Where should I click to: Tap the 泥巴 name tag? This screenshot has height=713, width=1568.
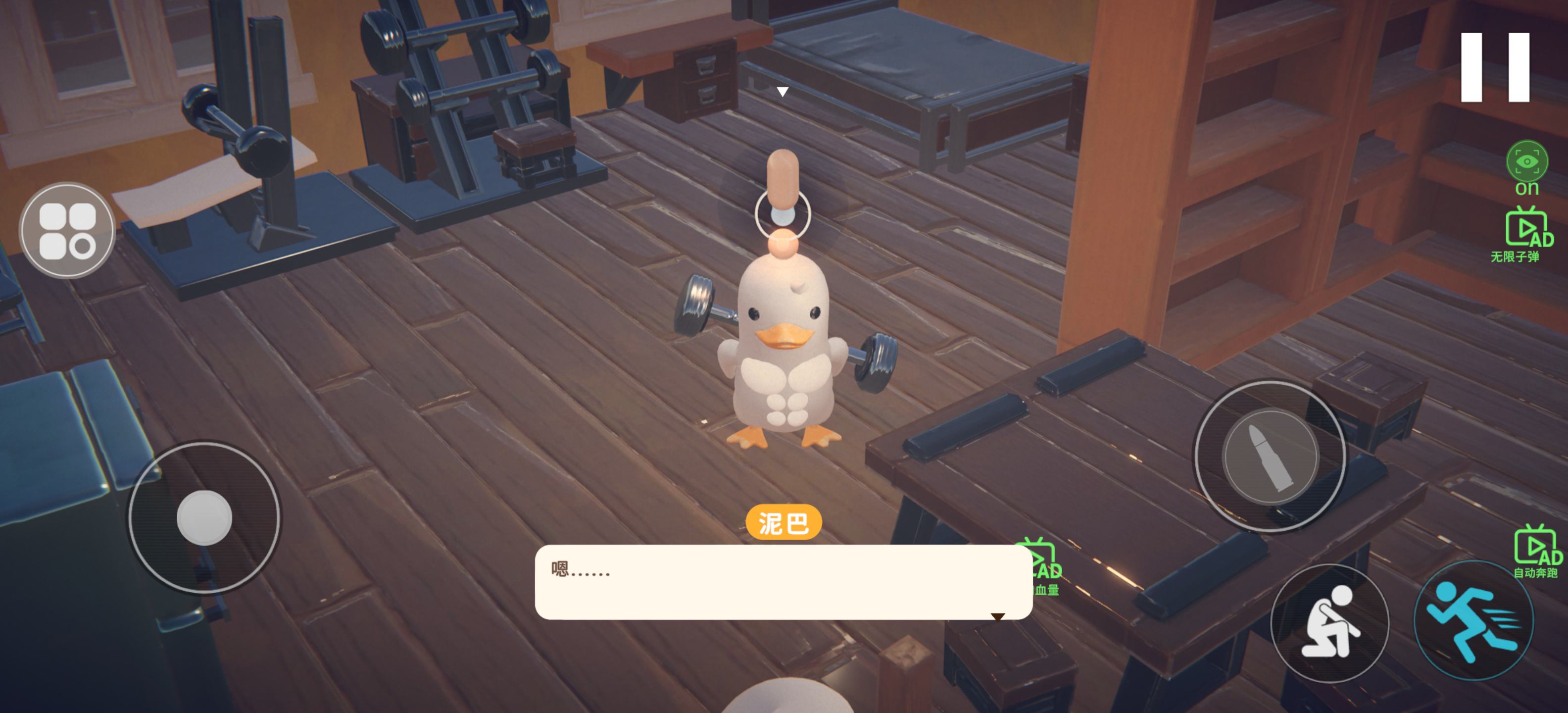(x=784, y=521)
